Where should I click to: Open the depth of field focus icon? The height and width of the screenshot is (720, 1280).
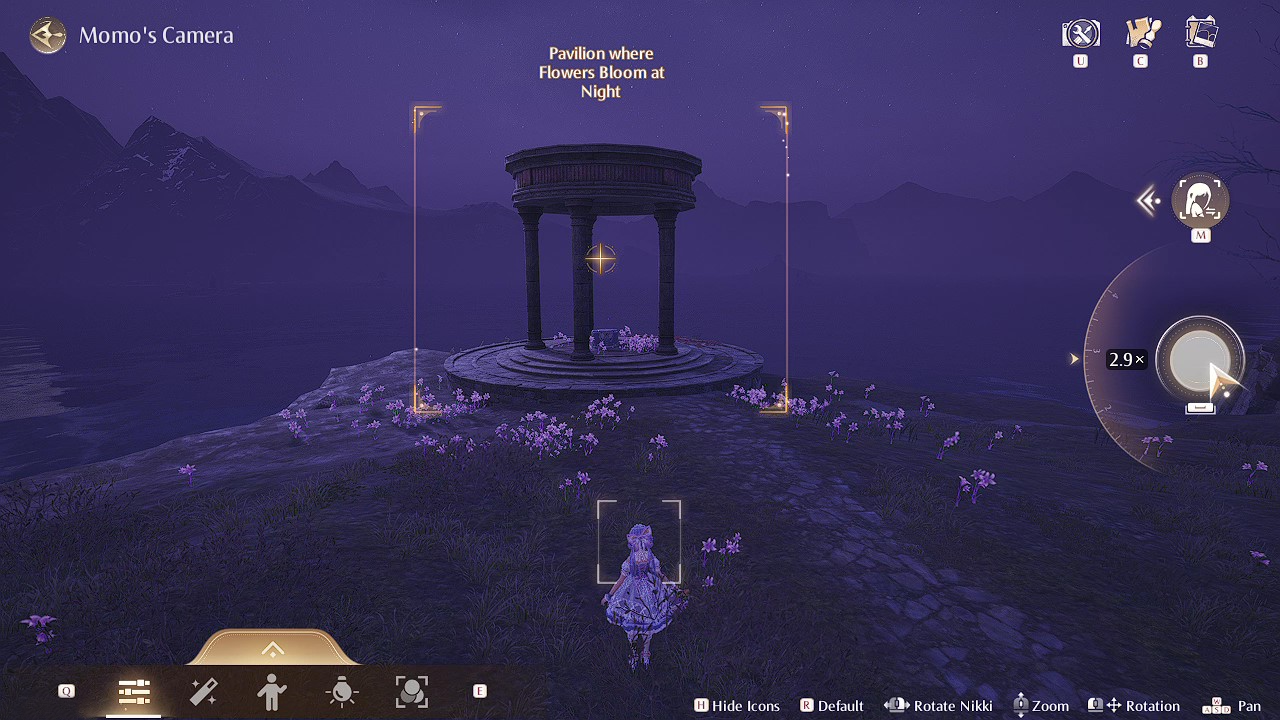click(411, 690)
